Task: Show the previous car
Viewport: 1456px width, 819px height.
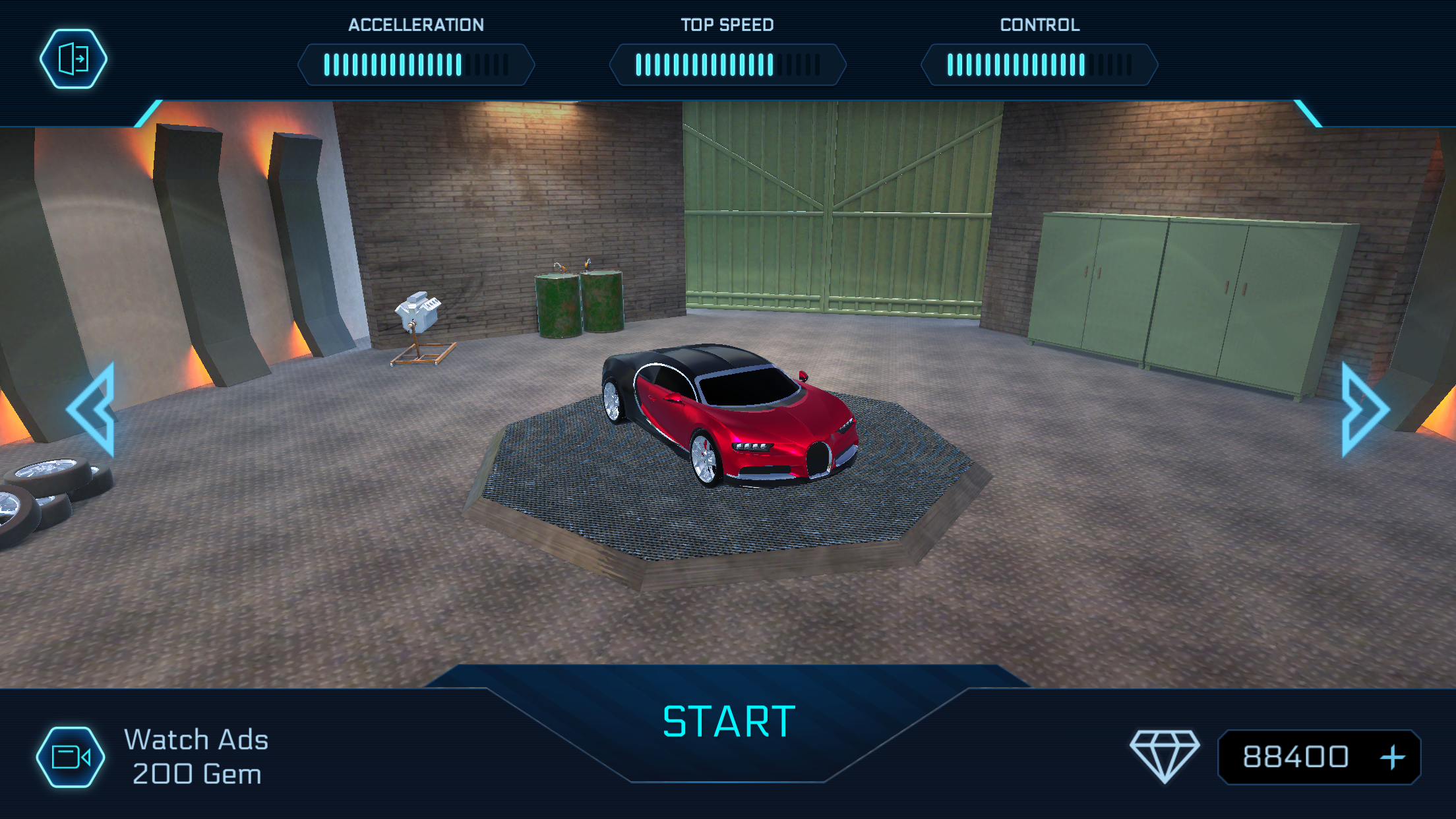Action: 94,409
